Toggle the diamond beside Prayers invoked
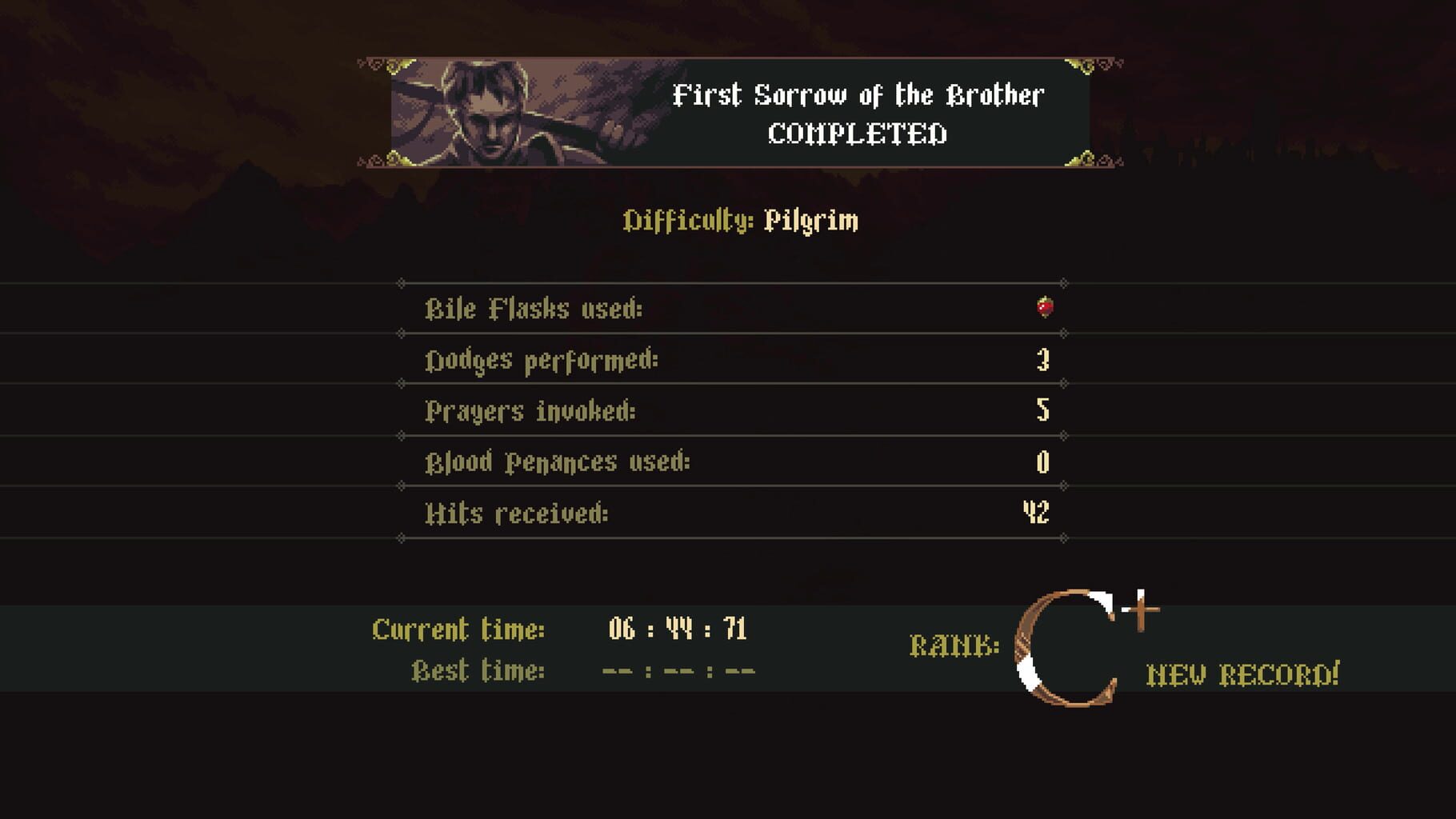The height and width of the screenshot is (819, 1456). click(399, 382)
